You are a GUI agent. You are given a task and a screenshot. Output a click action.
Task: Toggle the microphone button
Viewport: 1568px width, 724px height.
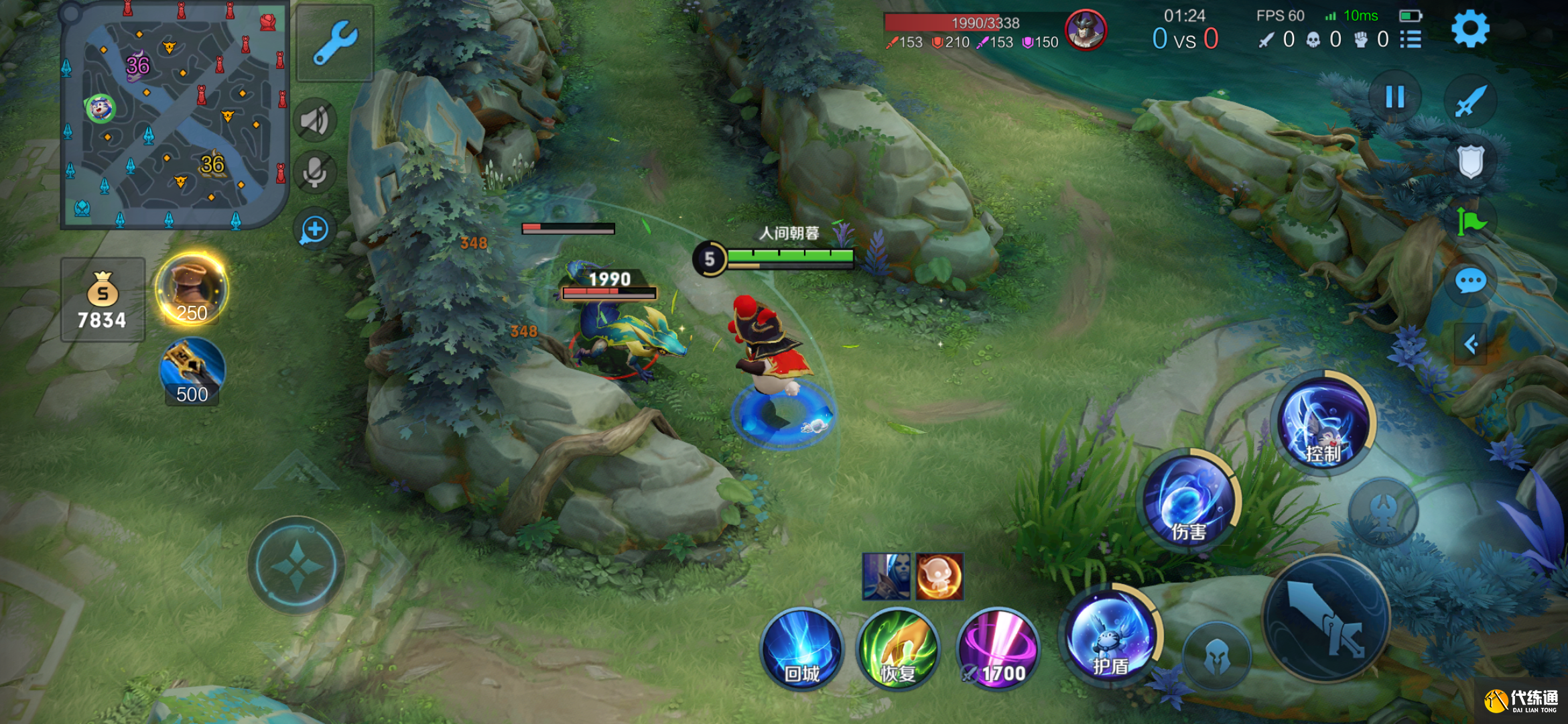[x=314, y=173]
